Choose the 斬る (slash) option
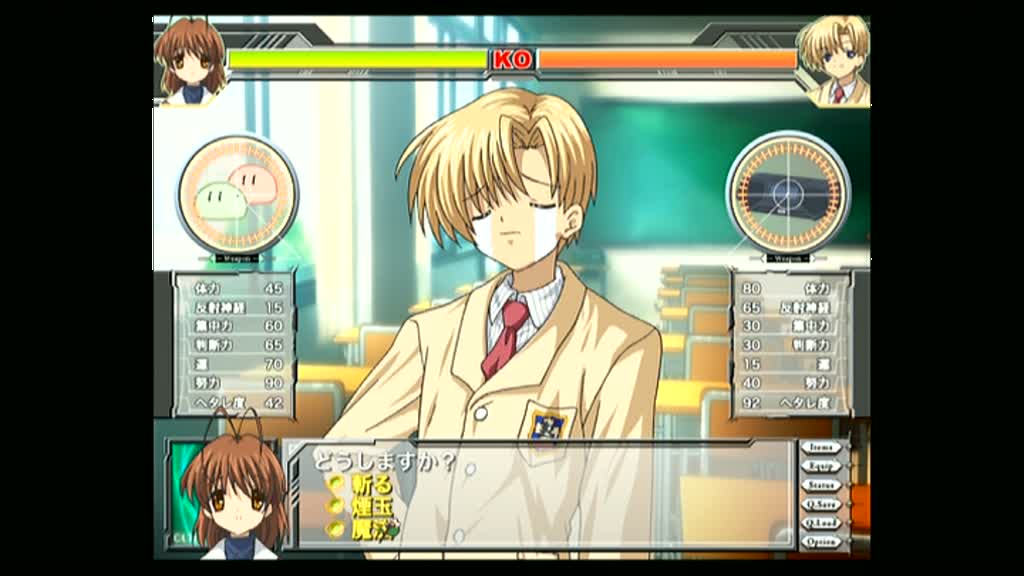The height and width of the screenshot is (576, 1024). click(x=370, y=484)
